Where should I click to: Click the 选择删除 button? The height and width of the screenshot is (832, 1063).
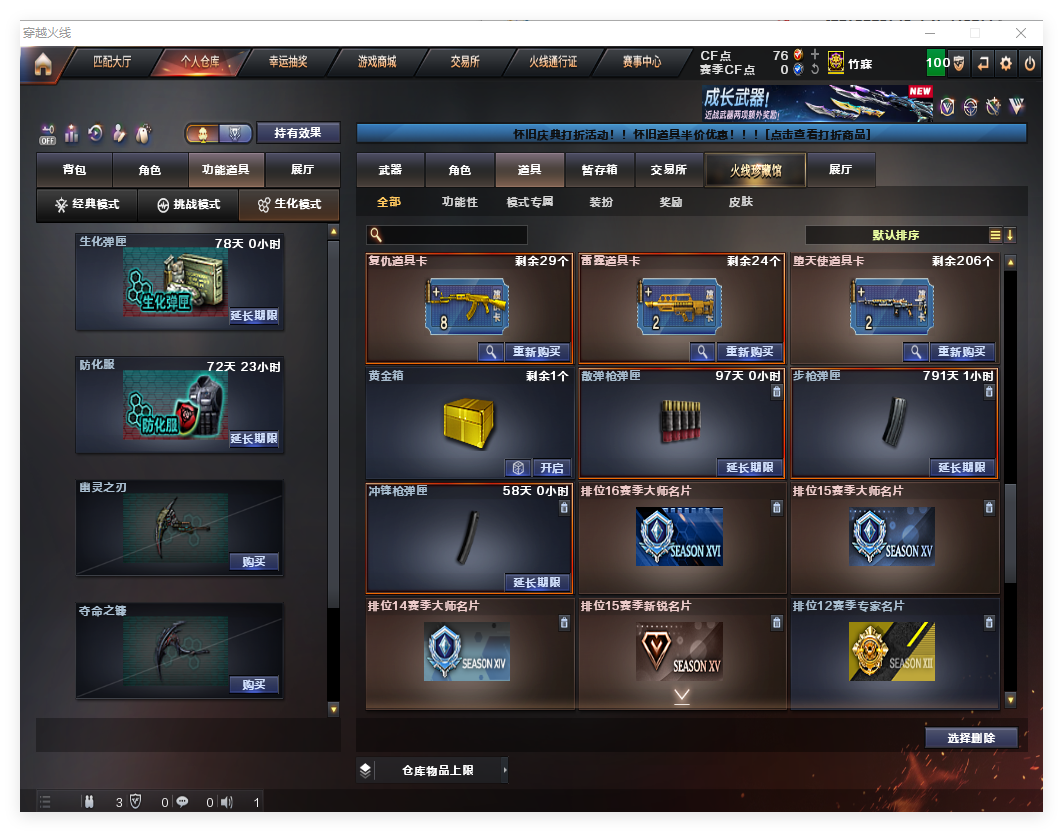coord(971,738)
